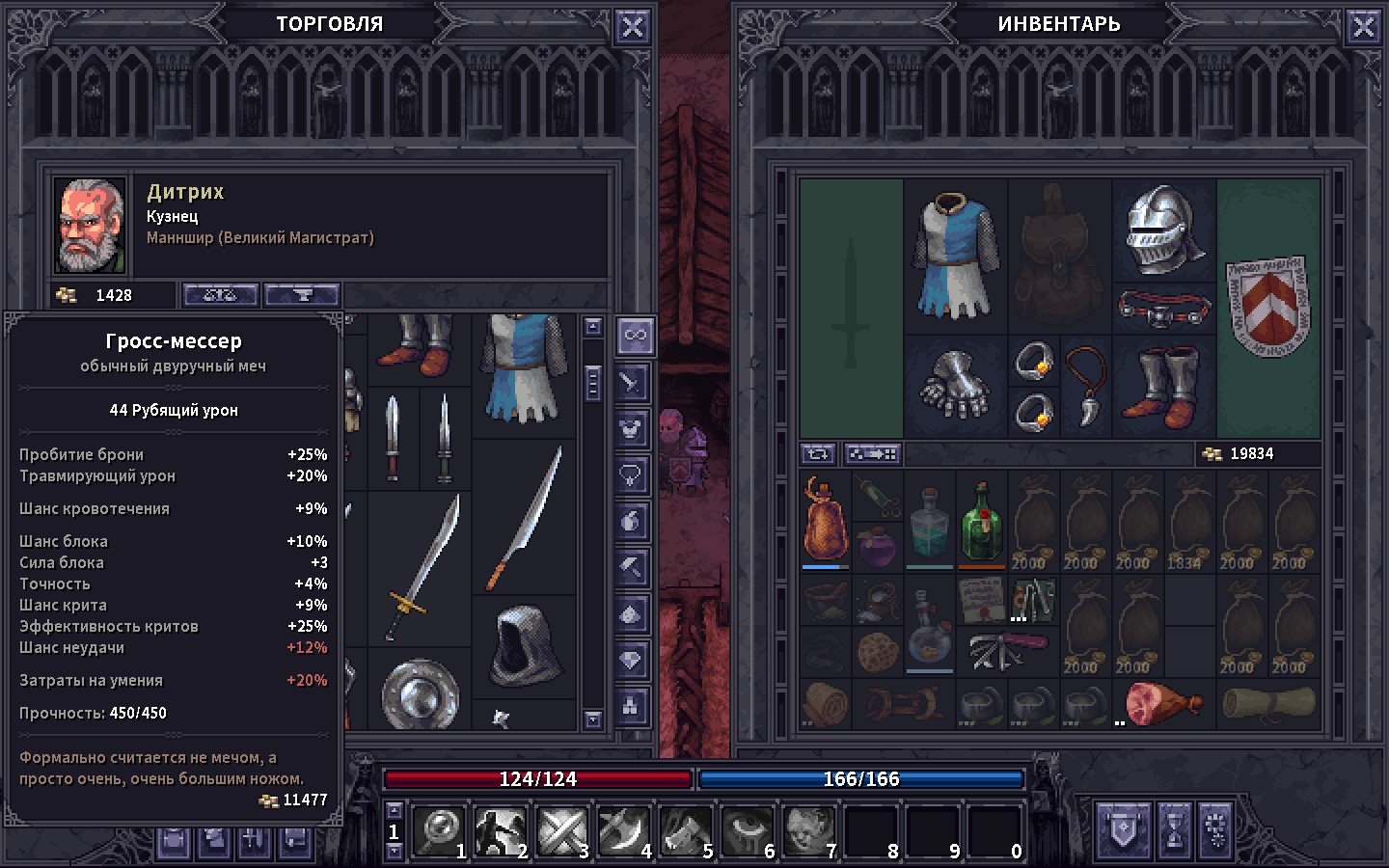Select the ham leg in the inventory
The height and width of the screenshot is (868, 1389).
[x=1163, y=704]
